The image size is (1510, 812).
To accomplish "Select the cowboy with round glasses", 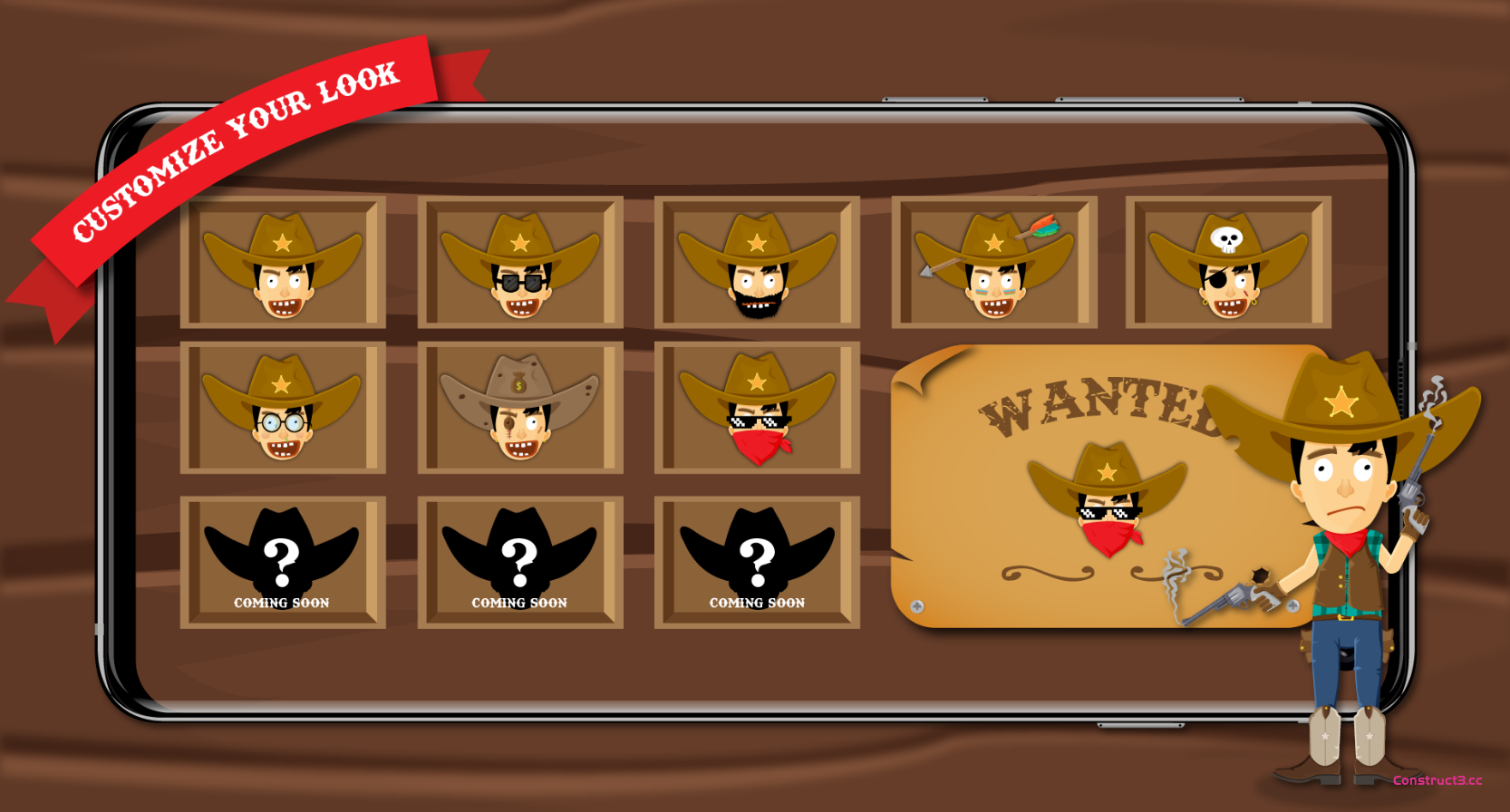I will pyautogui.click(x=283, y=408).
